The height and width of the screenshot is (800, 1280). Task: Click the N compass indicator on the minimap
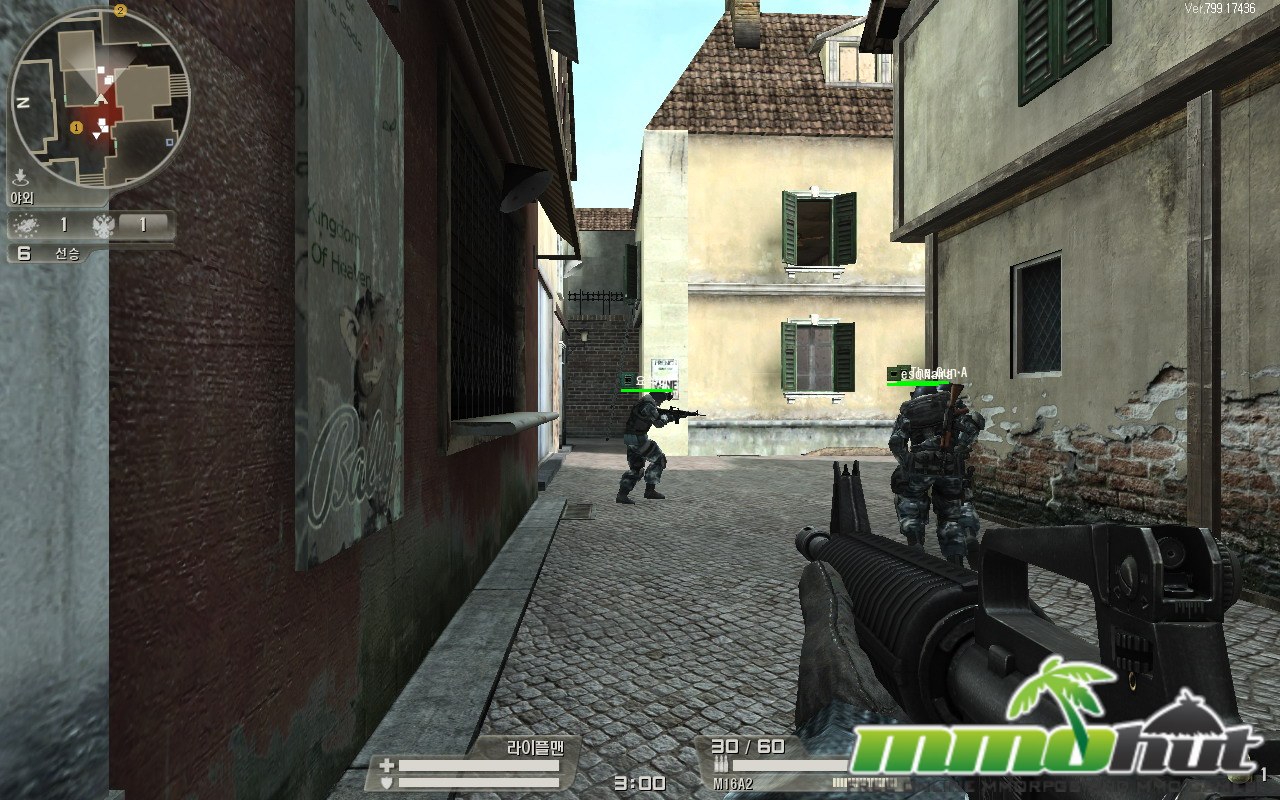tap(22, 102)
